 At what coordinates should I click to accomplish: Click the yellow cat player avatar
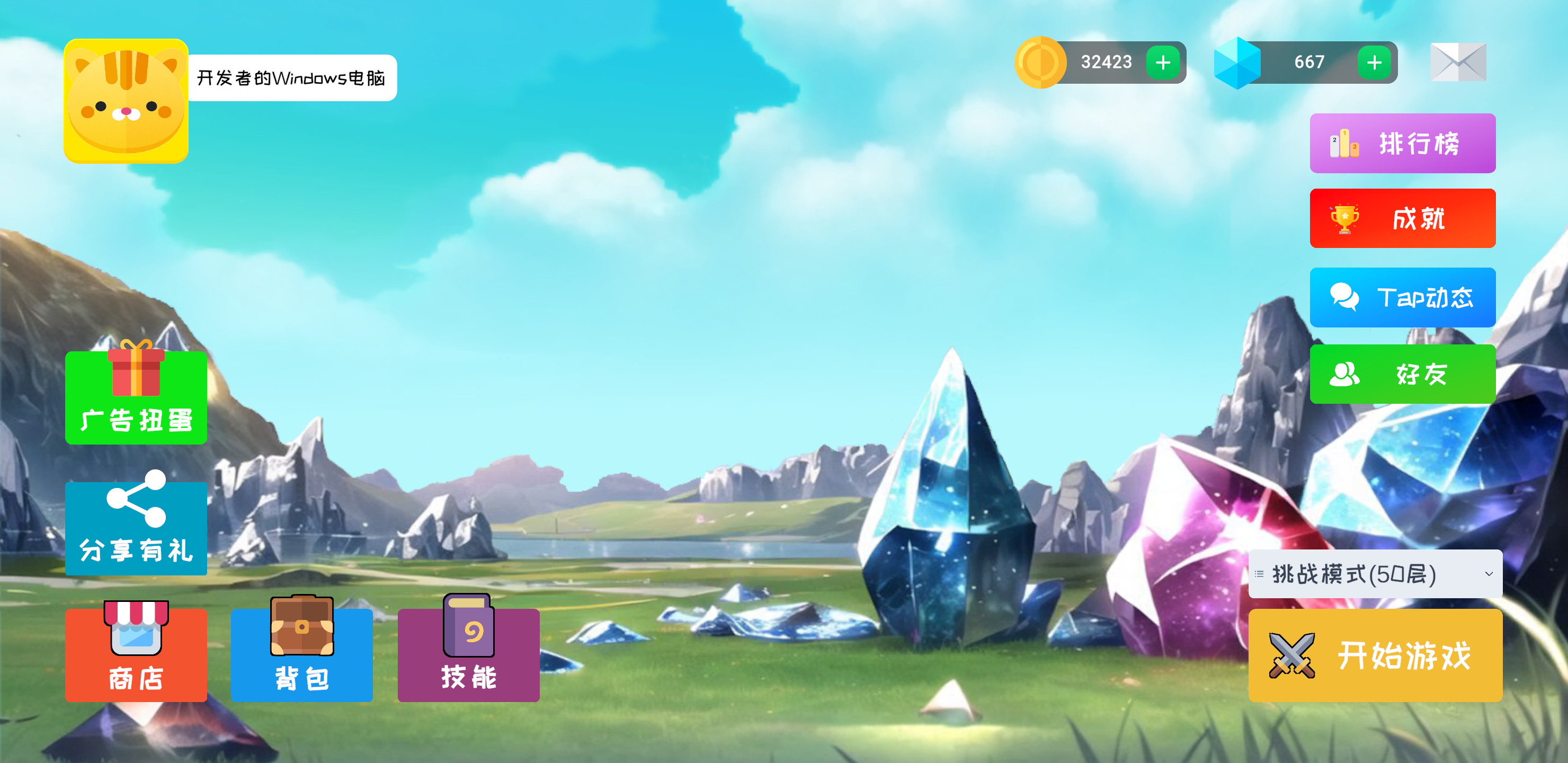click(x=126, y=101)
